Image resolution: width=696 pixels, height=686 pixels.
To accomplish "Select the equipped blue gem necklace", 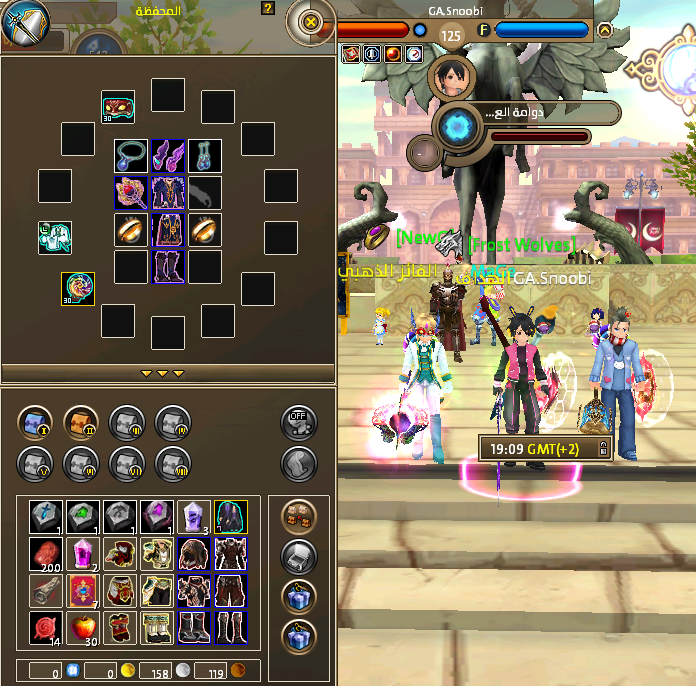I will [130, 155].
